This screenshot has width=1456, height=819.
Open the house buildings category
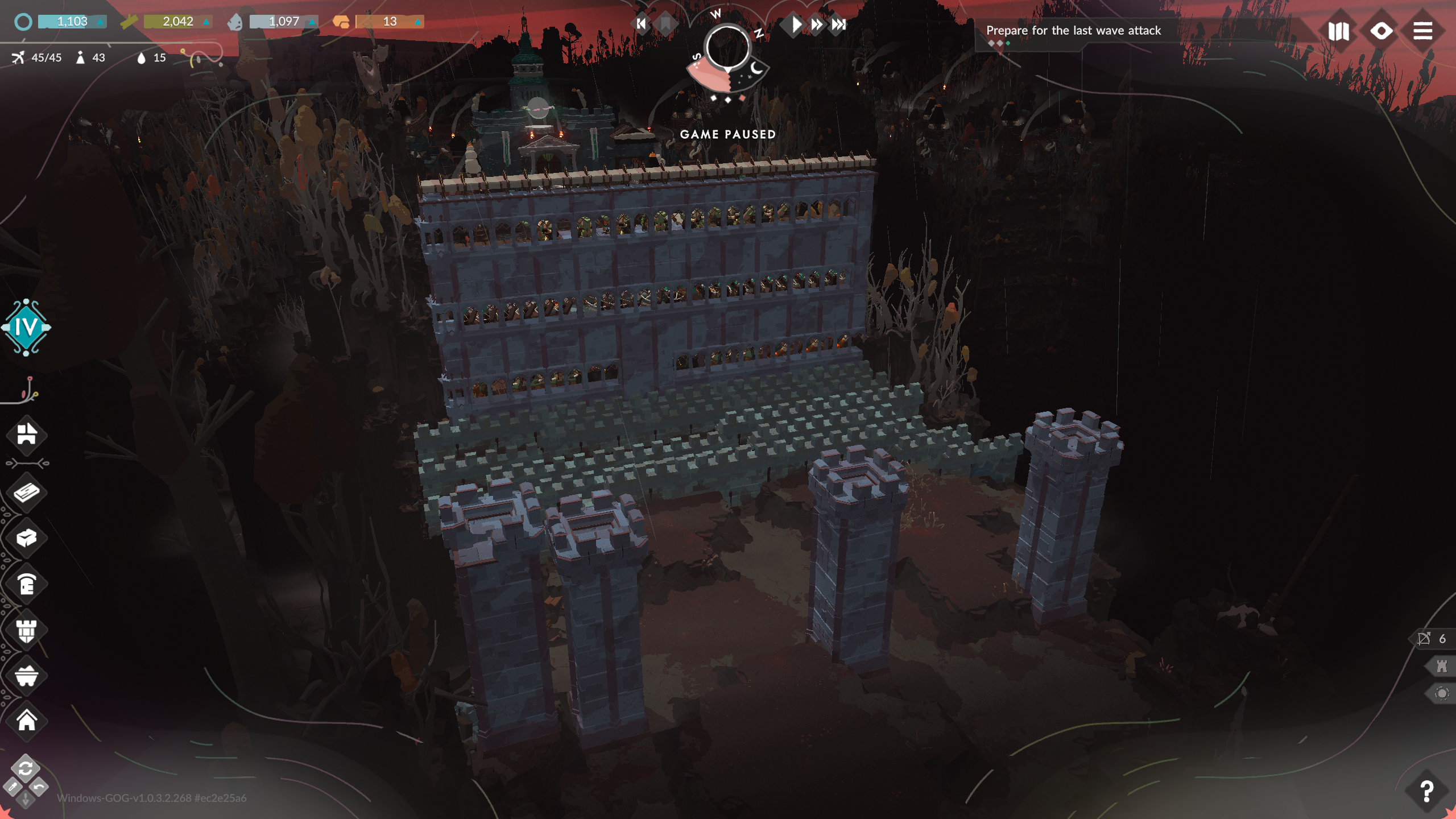pyautogui.click(x=27, y=721)
